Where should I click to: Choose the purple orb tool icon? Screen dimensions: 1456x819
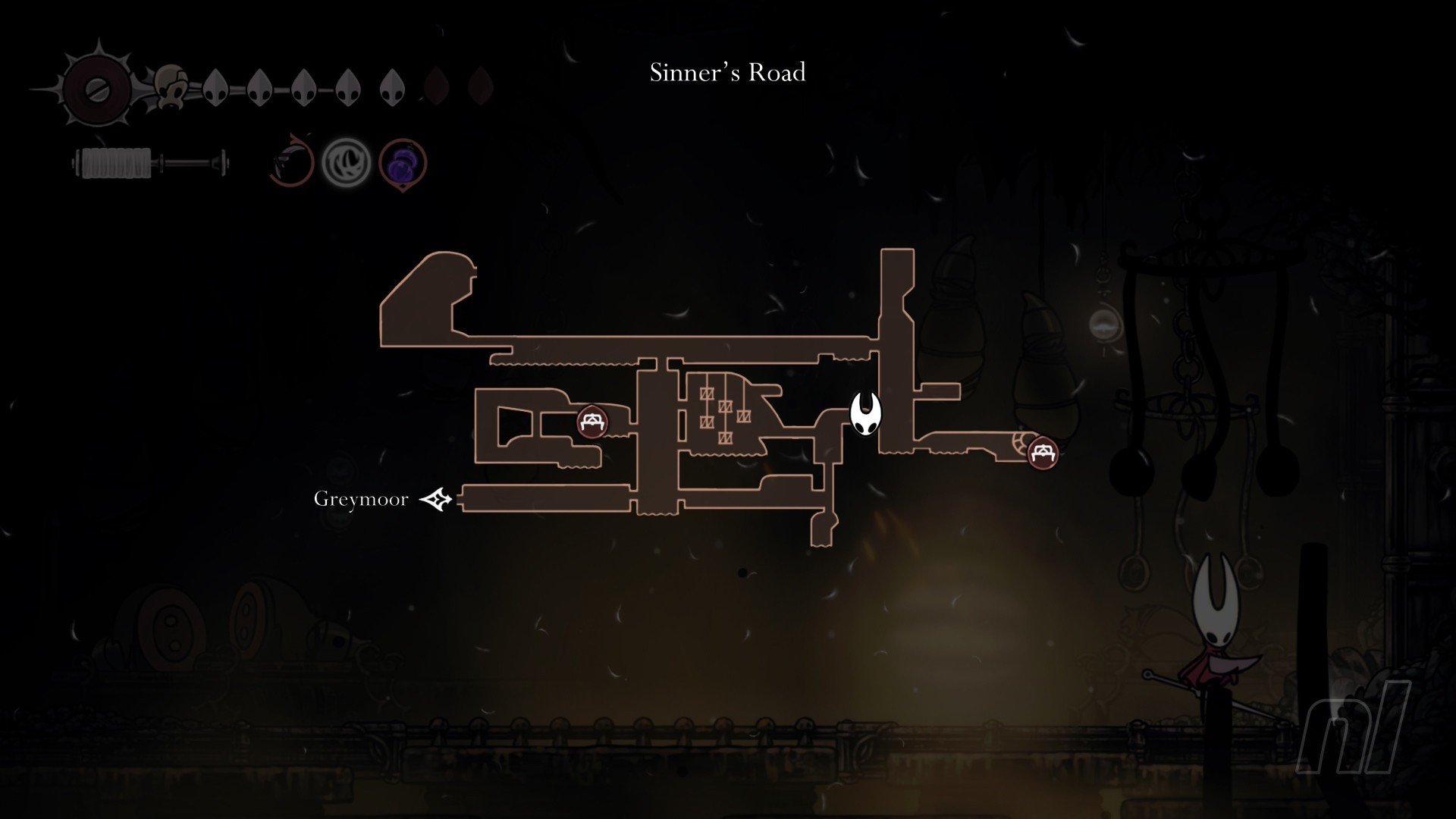(403, 163)
